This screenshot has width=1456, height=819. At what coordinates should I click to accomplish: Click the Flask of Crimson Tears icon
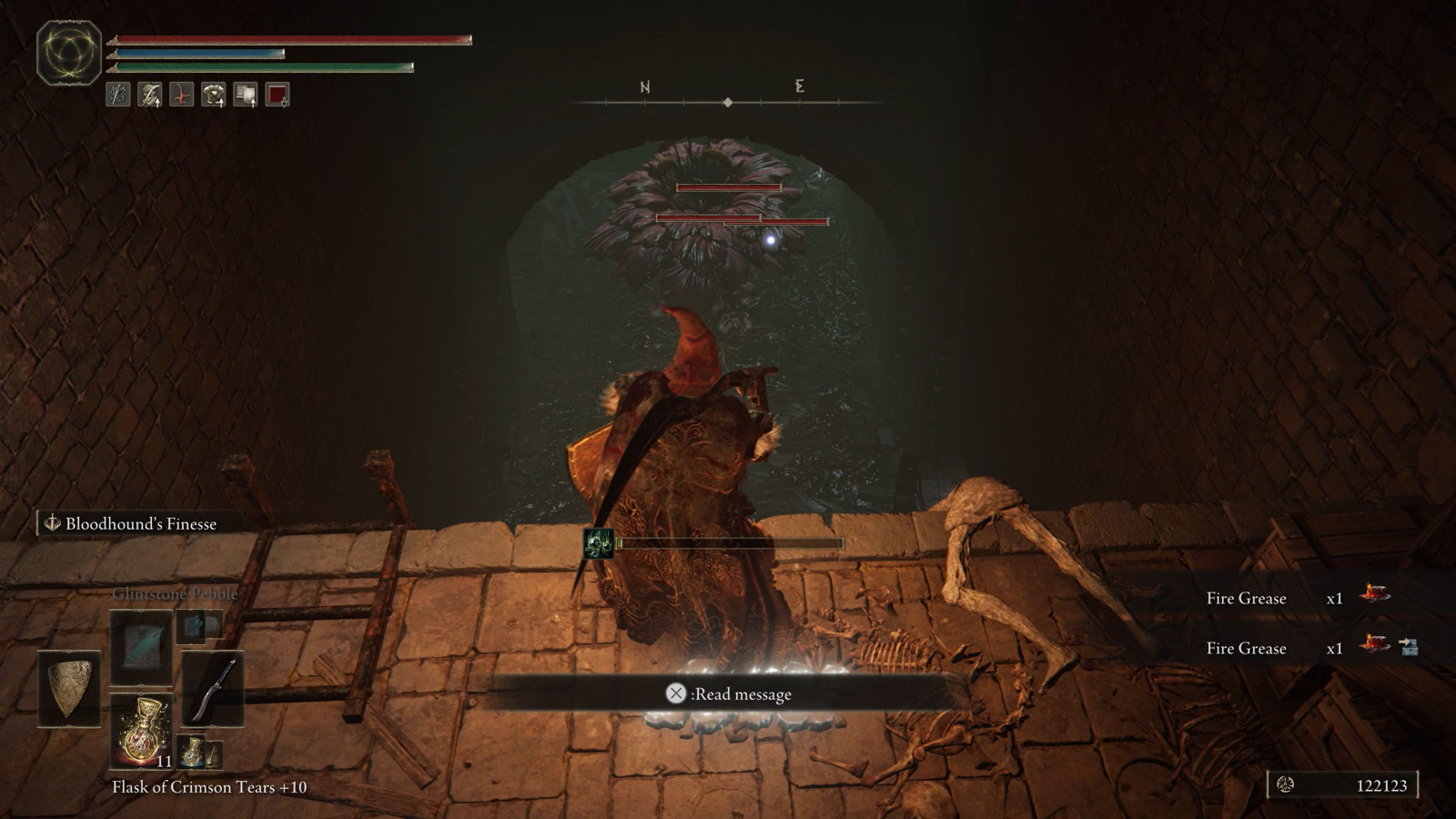point(141,732)
